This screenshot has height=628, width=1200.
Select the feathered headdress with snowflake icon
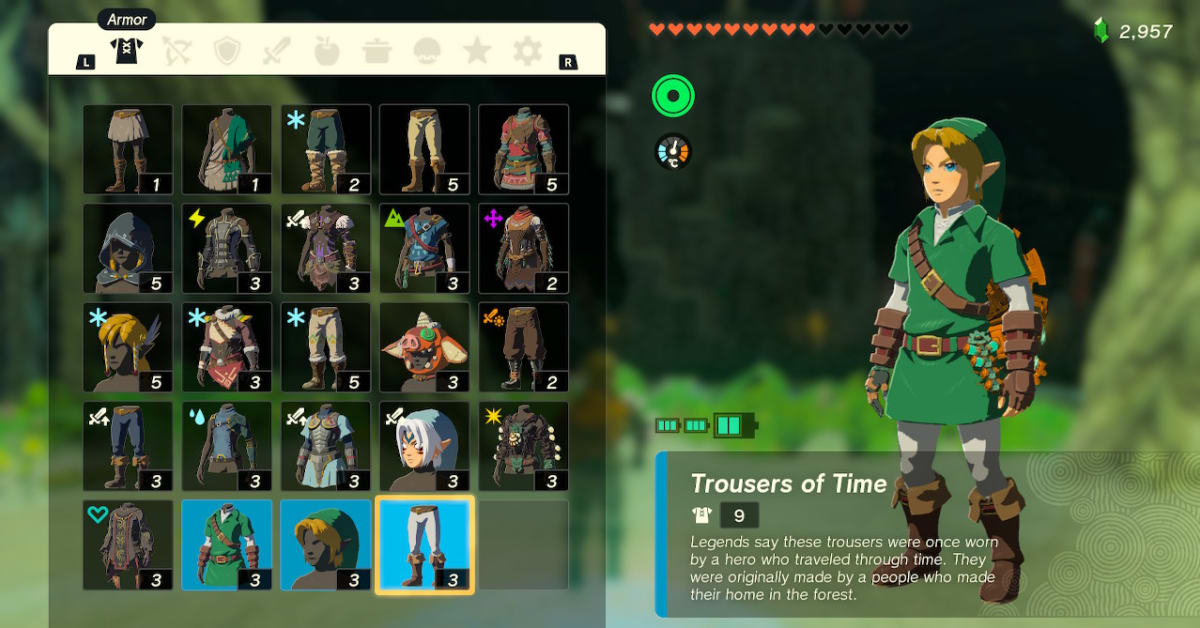point(127,347)
